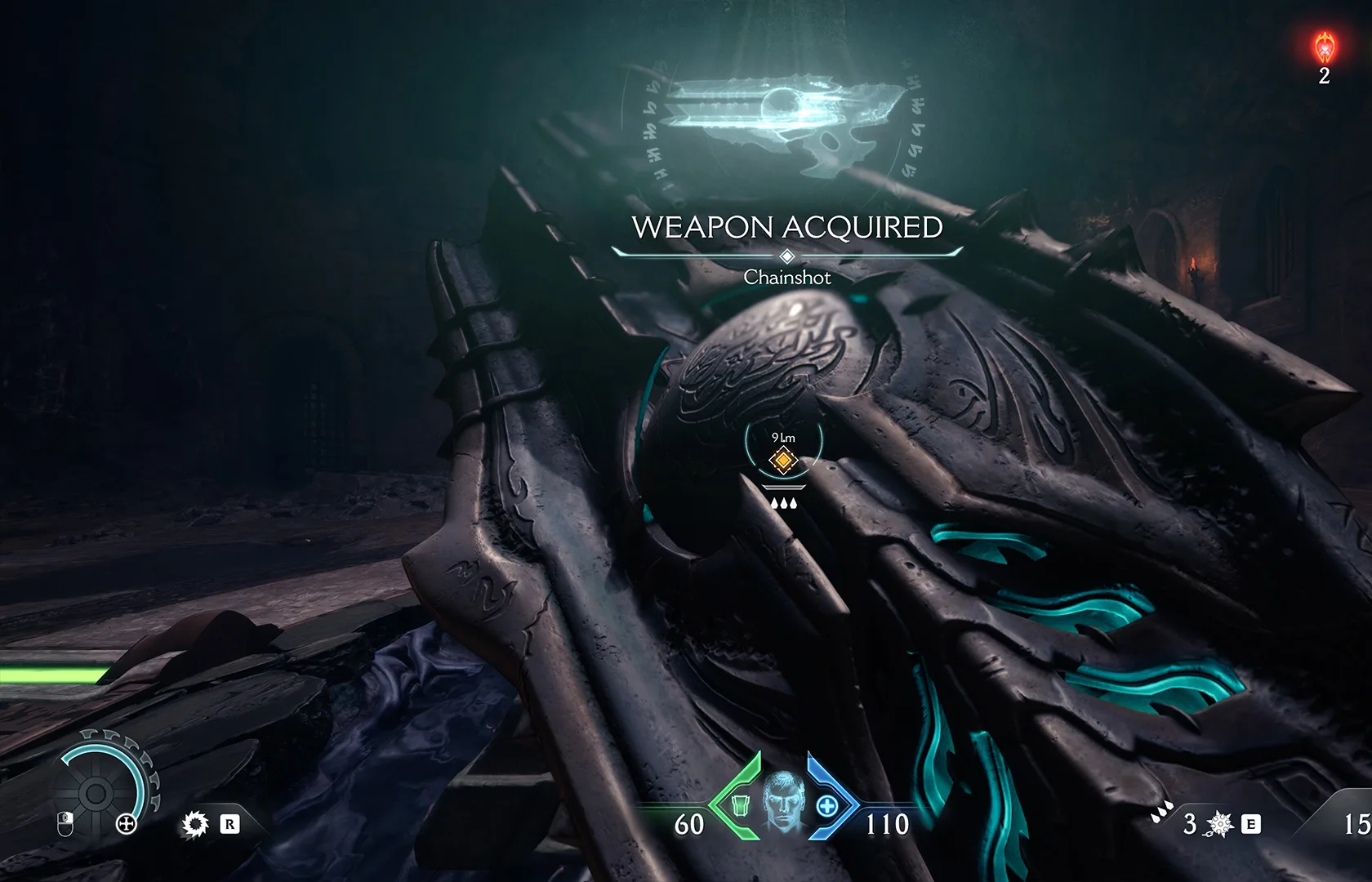Select the crosshair icon on the weapon wheel
The height and width of the screenshot is (882, 1372).
[x=127, y=825]
